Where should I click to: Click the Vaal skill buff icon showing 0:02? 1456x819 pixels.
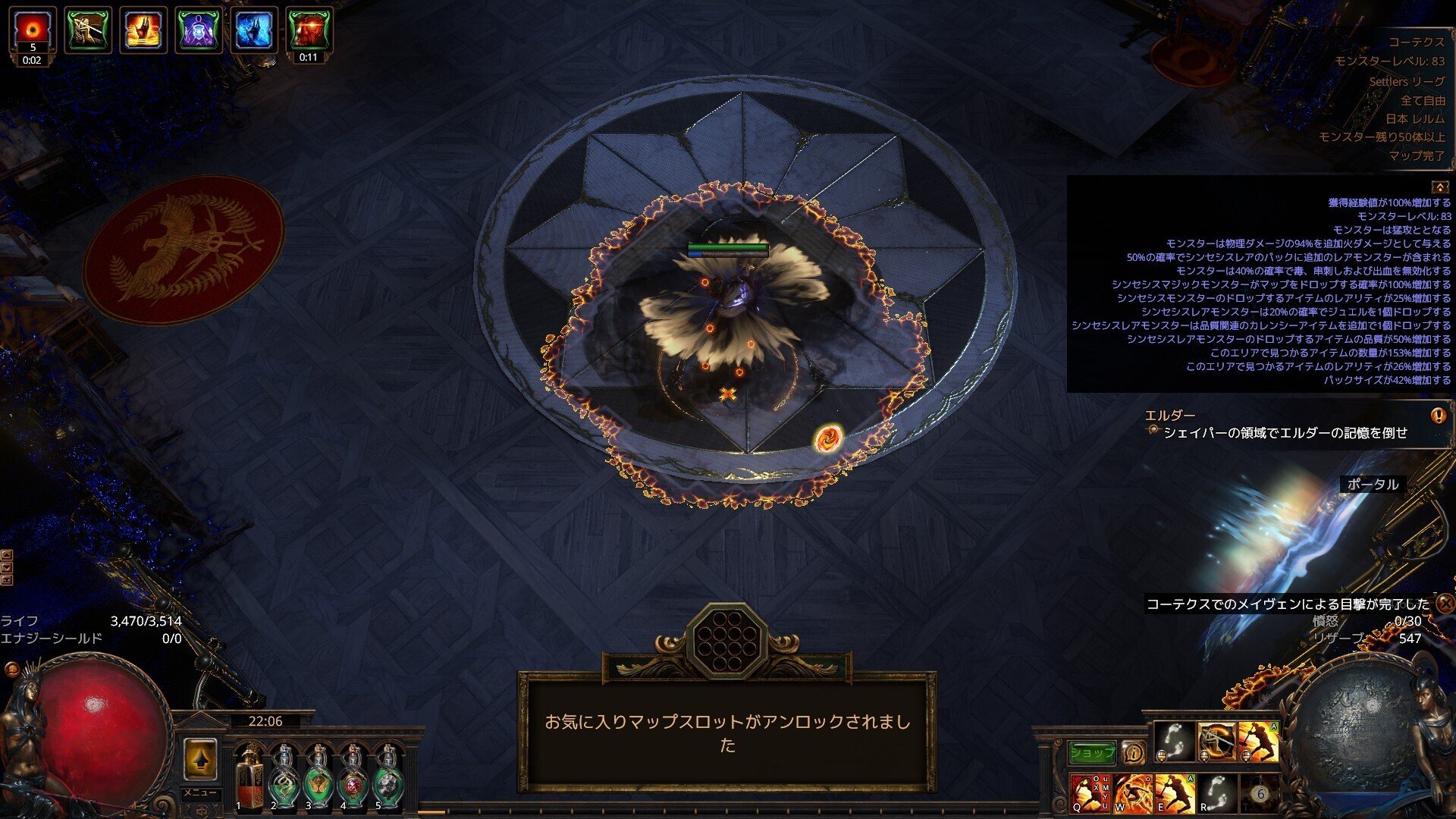(x=32, y=30)
